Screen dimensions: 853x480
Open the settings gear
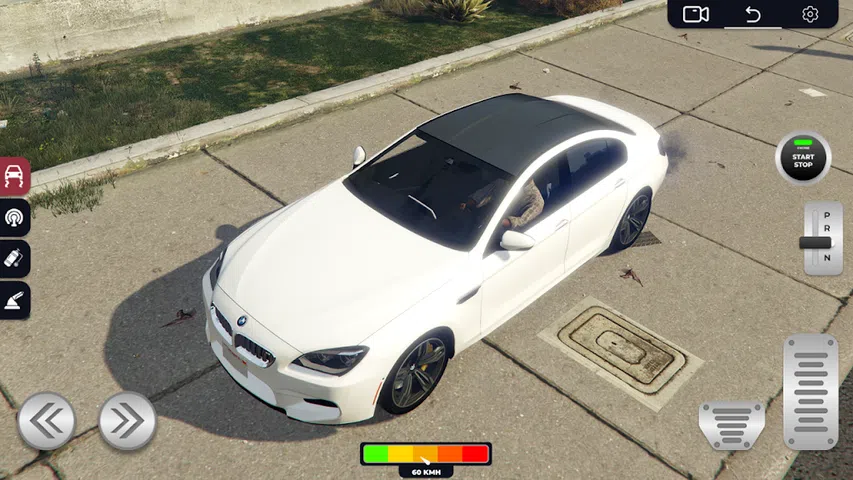[x=810, y=14]
